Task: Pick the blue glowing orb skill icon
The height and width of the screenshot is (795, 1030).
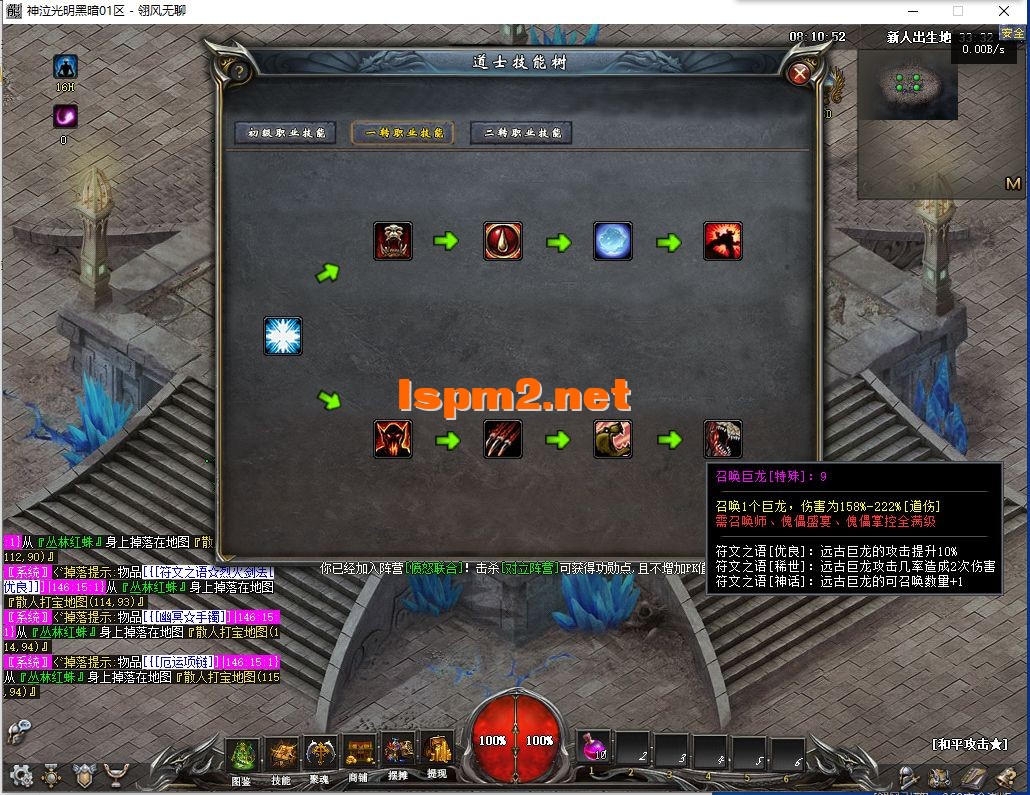Action: (613, 241)
